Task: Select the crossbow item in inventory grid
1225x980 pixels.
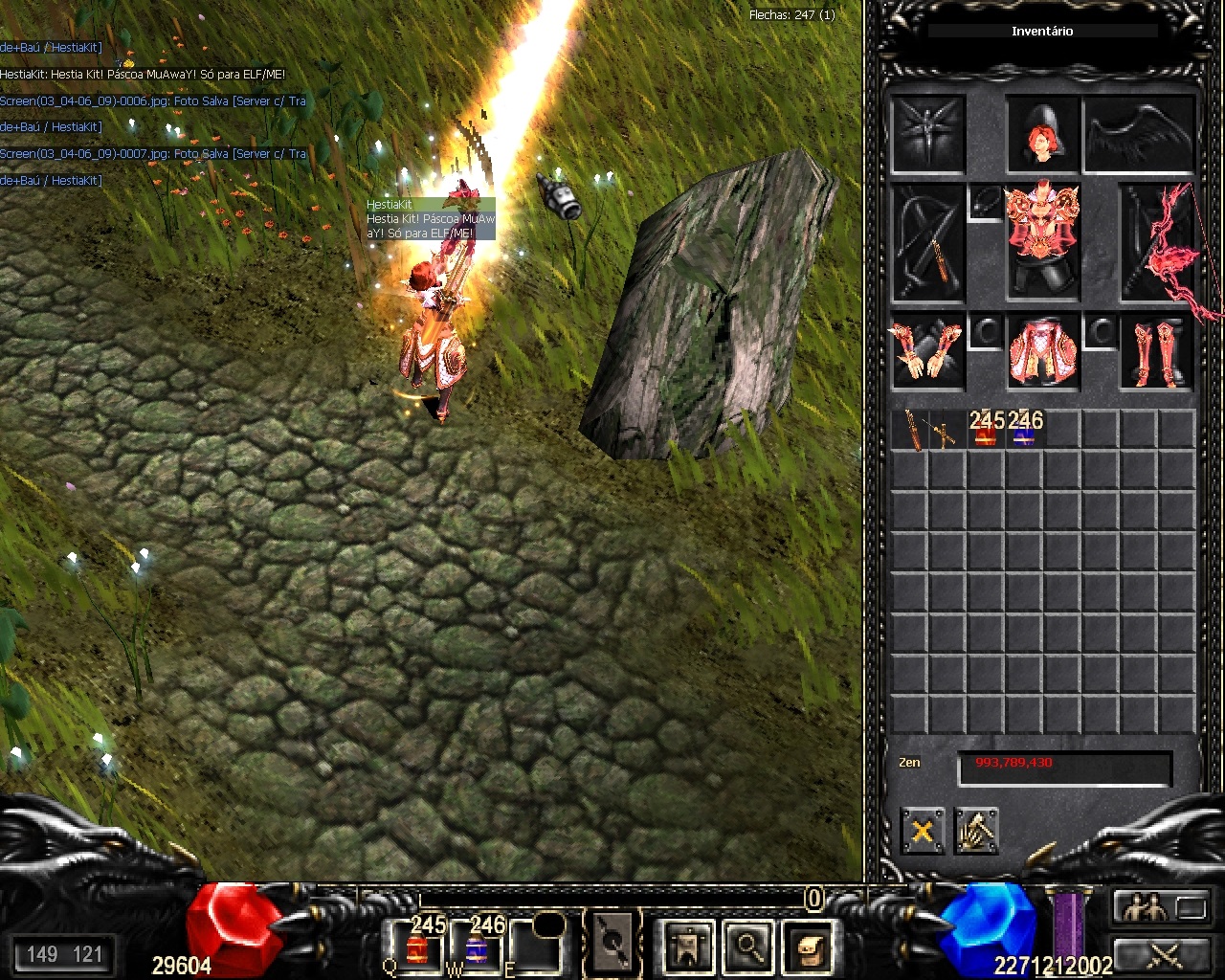Action: (946, 433)
